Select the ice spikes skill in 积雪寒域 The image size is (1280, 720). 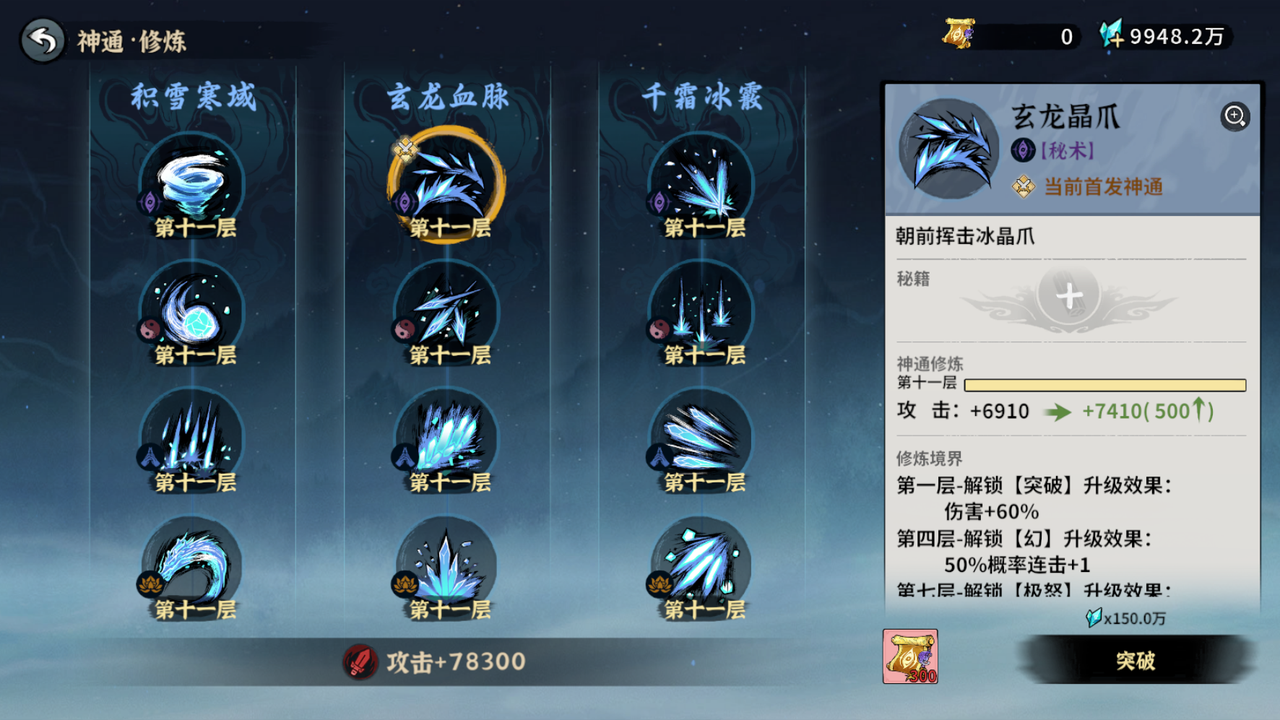(x=191, y=432)
